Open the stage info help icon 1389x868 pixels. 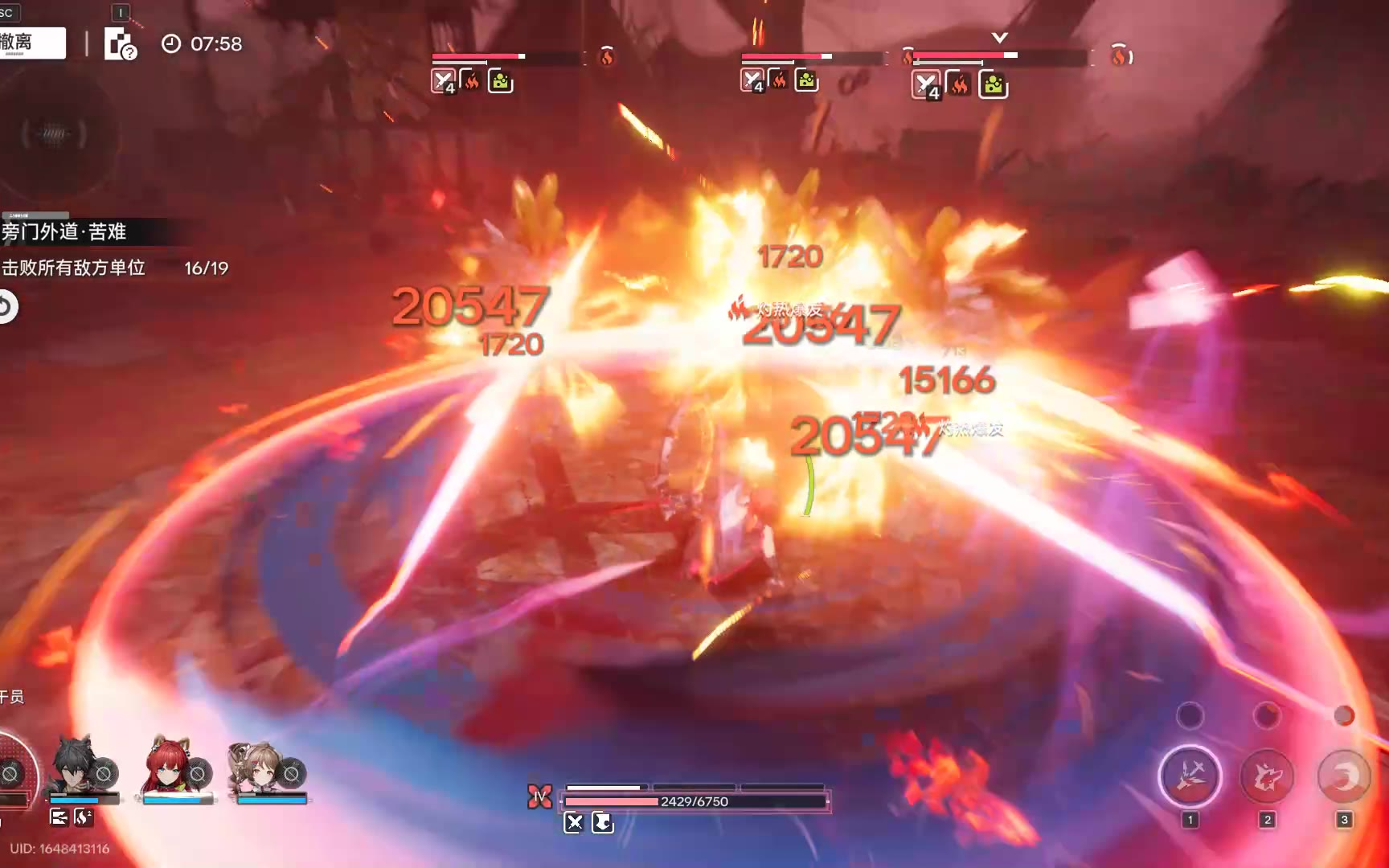point(120,45)
